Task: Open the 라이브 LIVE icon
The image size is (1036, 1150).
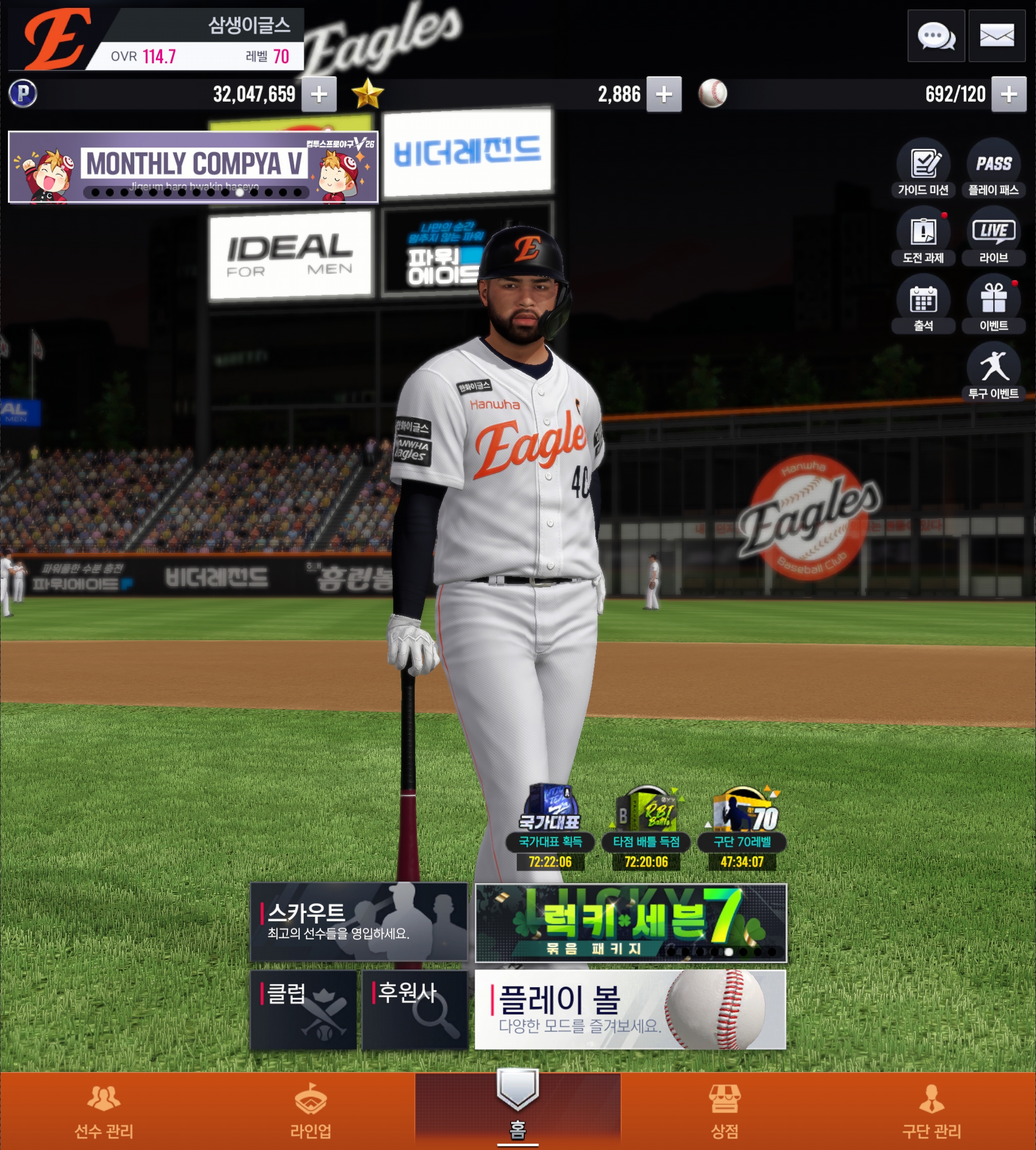Action: click(x=993, y=236)
